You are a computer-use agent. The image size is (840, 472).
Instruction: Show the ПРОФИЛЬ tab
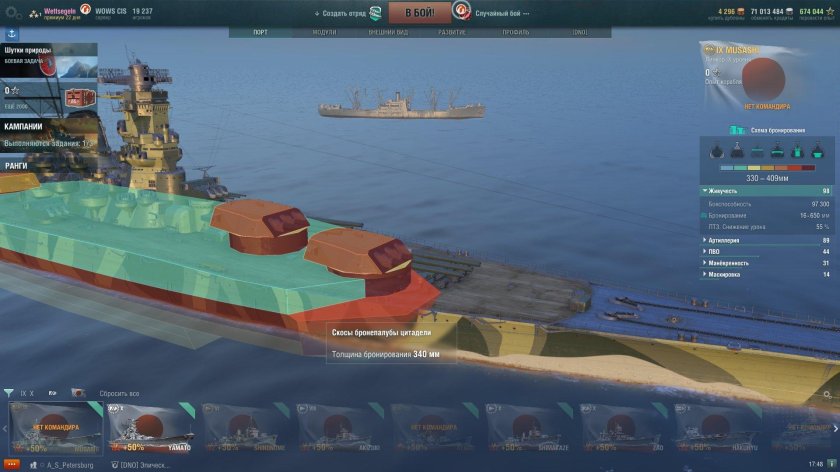(x=515, y=32)
